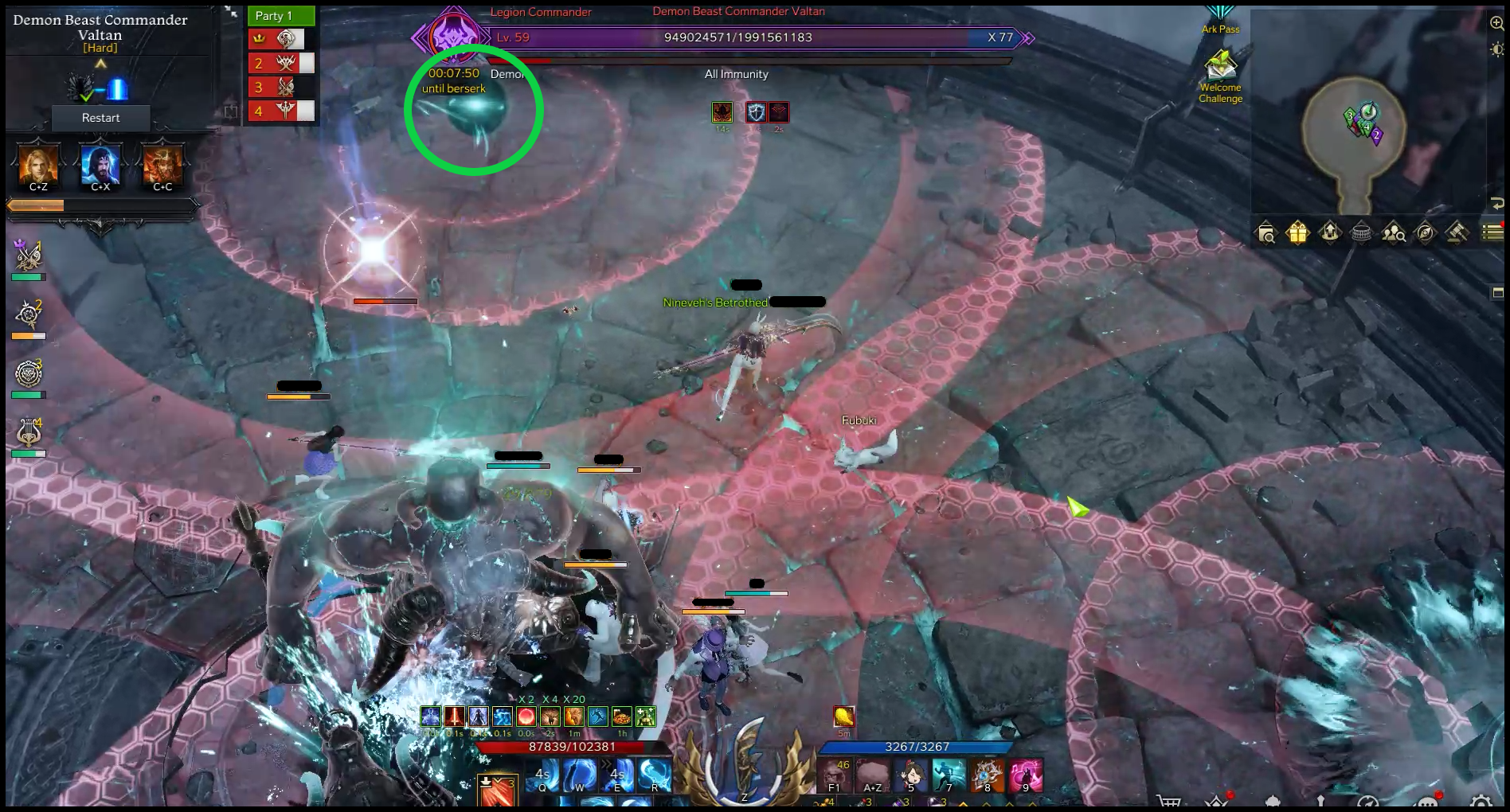The image size is (1510, 812).
Task: Summon the blond-haired Sidereal on C+Z
Action: [38, 165]
